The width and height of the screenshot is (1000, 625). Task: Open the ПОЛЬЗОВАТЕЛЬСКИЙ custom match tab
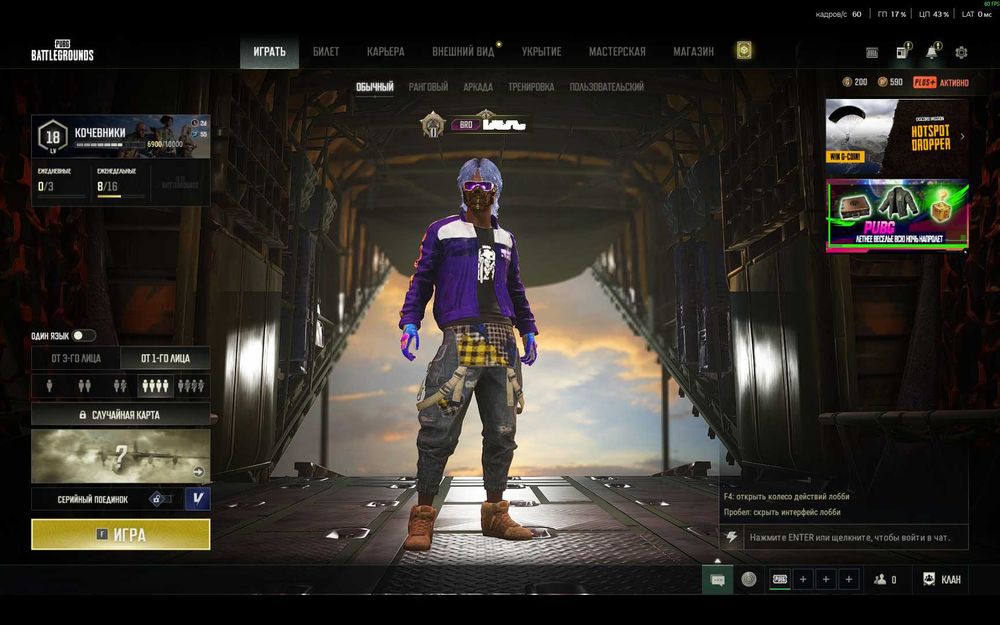[607, 88]
